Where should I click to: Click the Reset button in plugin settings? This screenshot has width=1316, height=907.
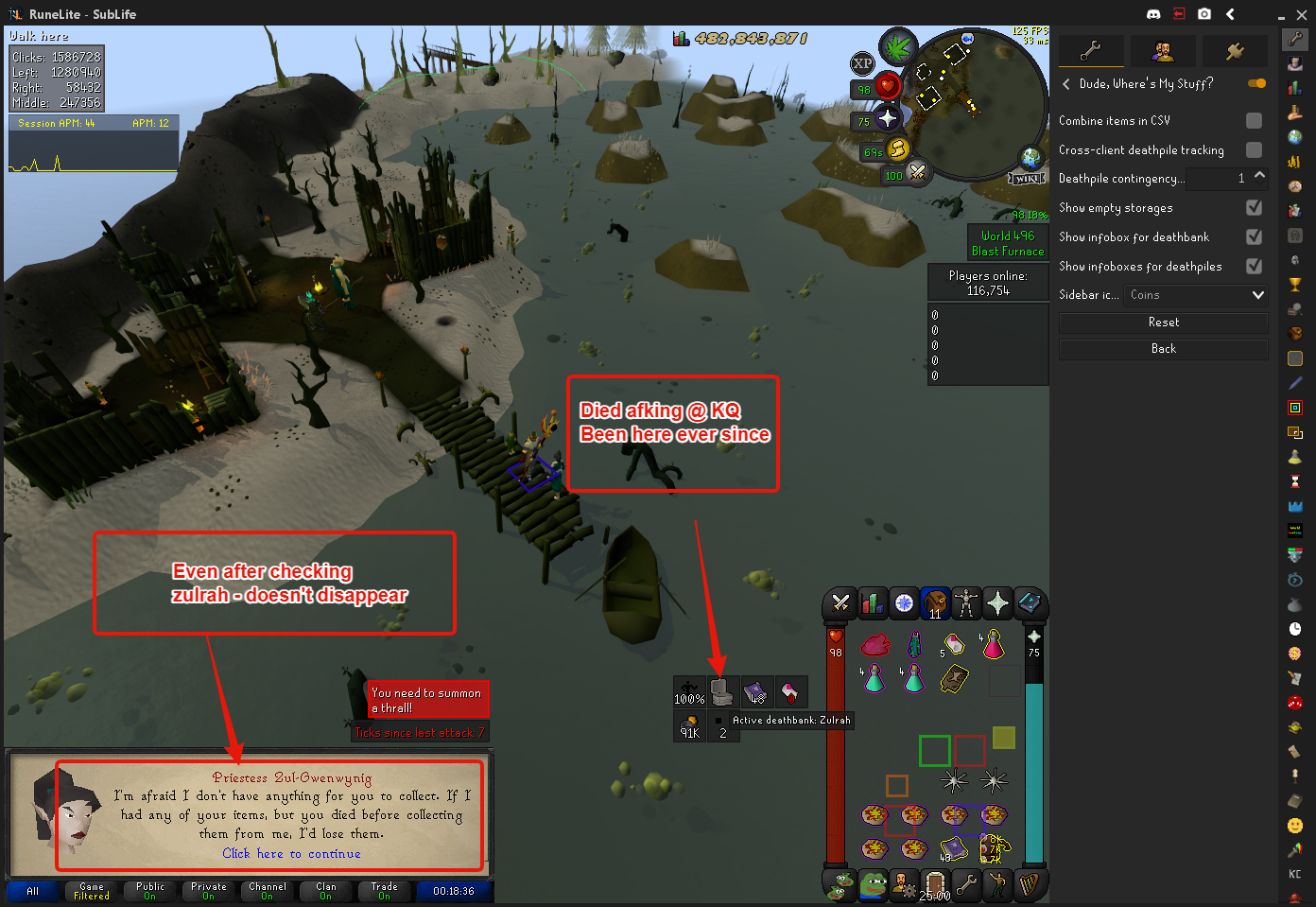[x=1163, y=323]
